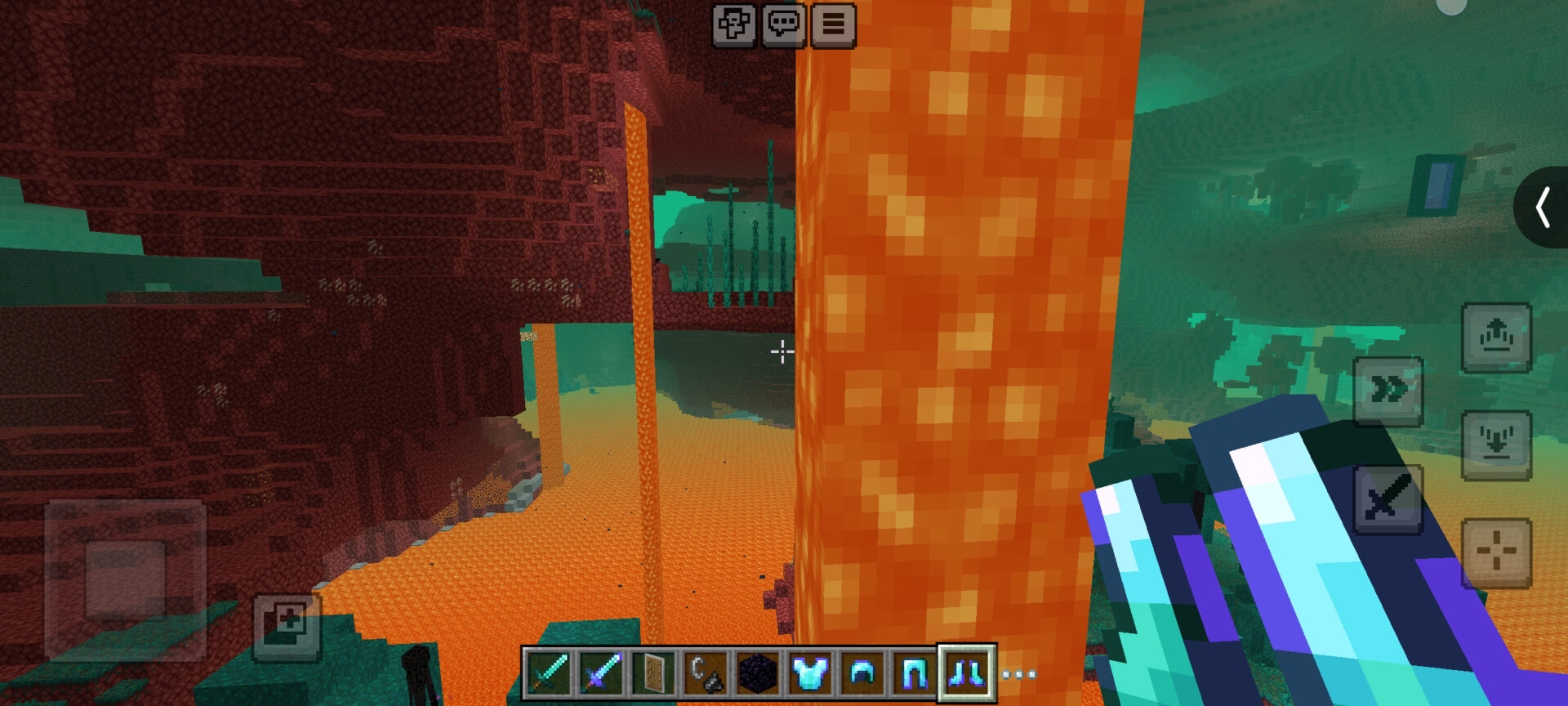
Task: Toggle sprint with the double-arrow button
Action: (x=1388, y=391)
